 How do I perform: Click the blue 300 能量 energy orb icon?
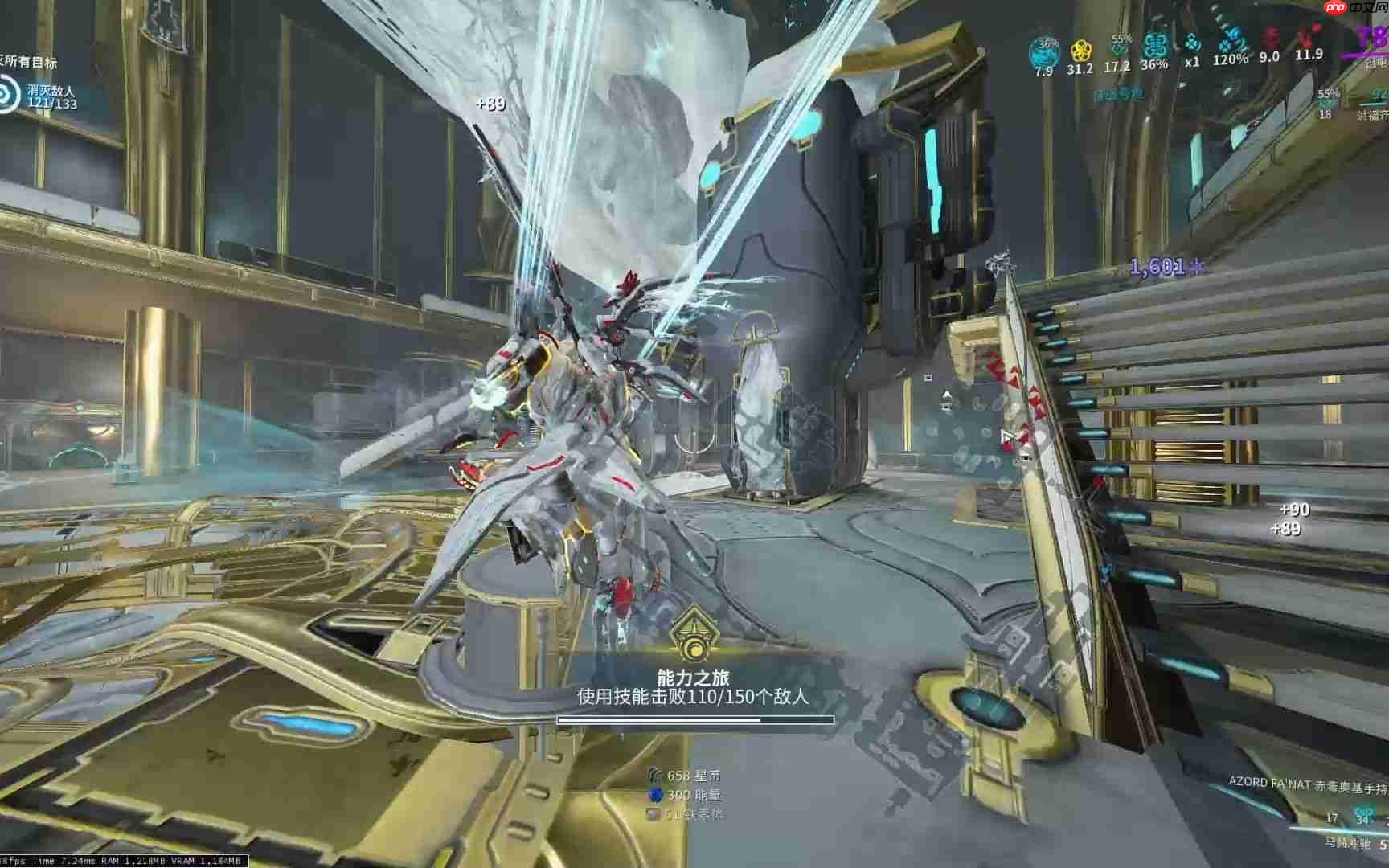tap(656, 796)
